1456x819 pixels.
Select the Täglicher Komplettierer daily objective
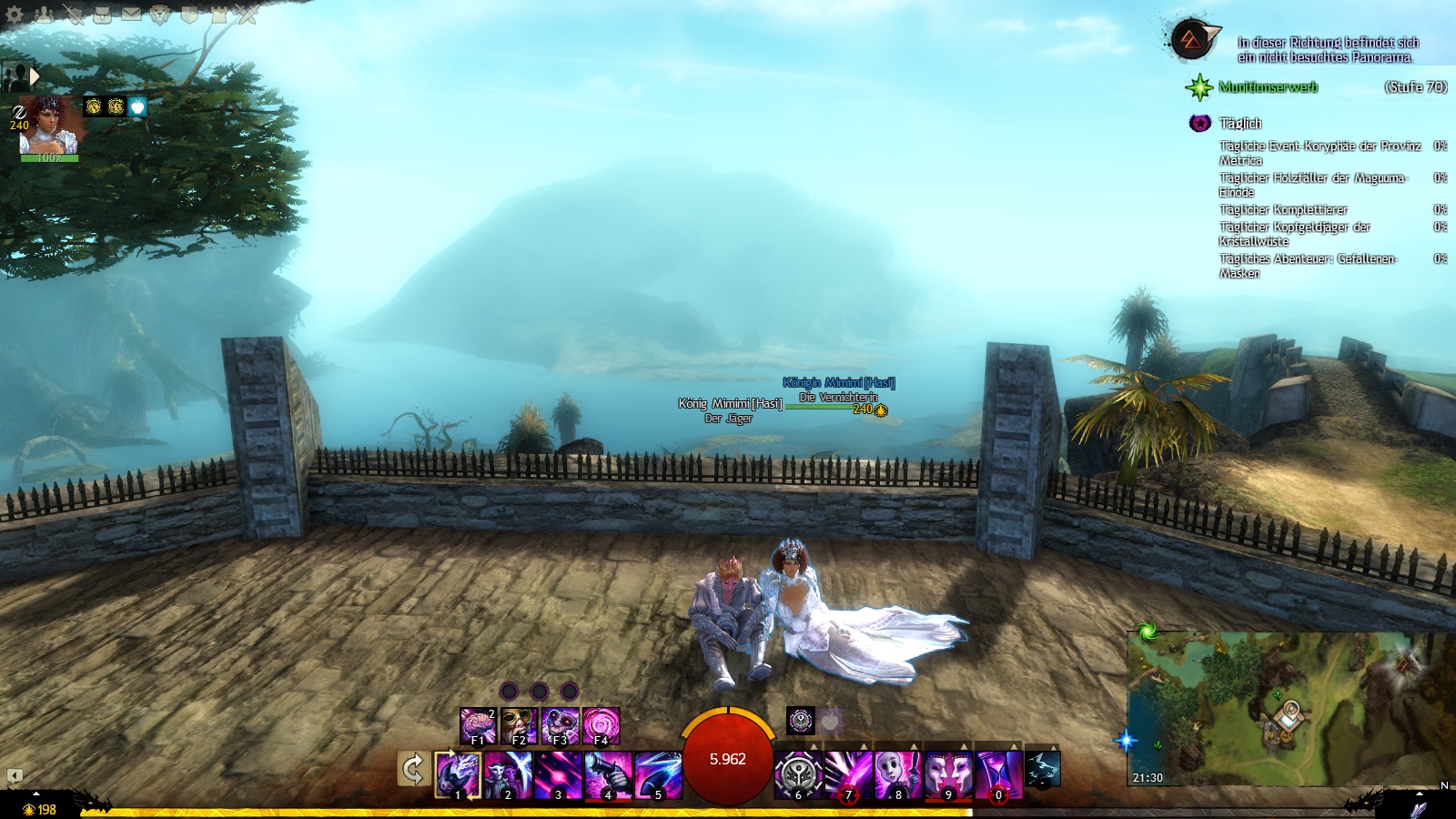(x=1283, y=210)
